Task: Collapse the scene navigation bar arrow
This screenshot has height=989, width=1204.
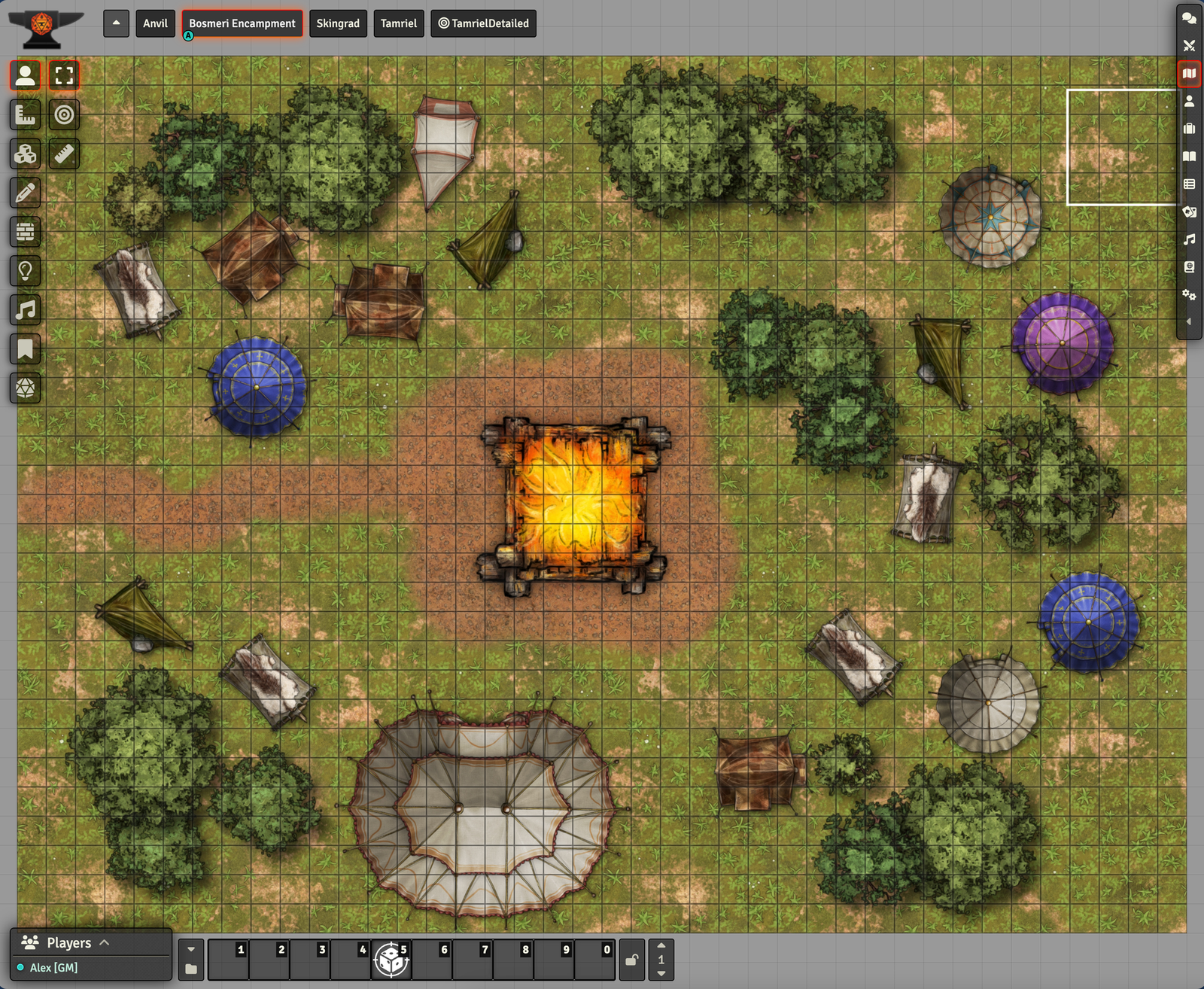Action: [116, 23]
